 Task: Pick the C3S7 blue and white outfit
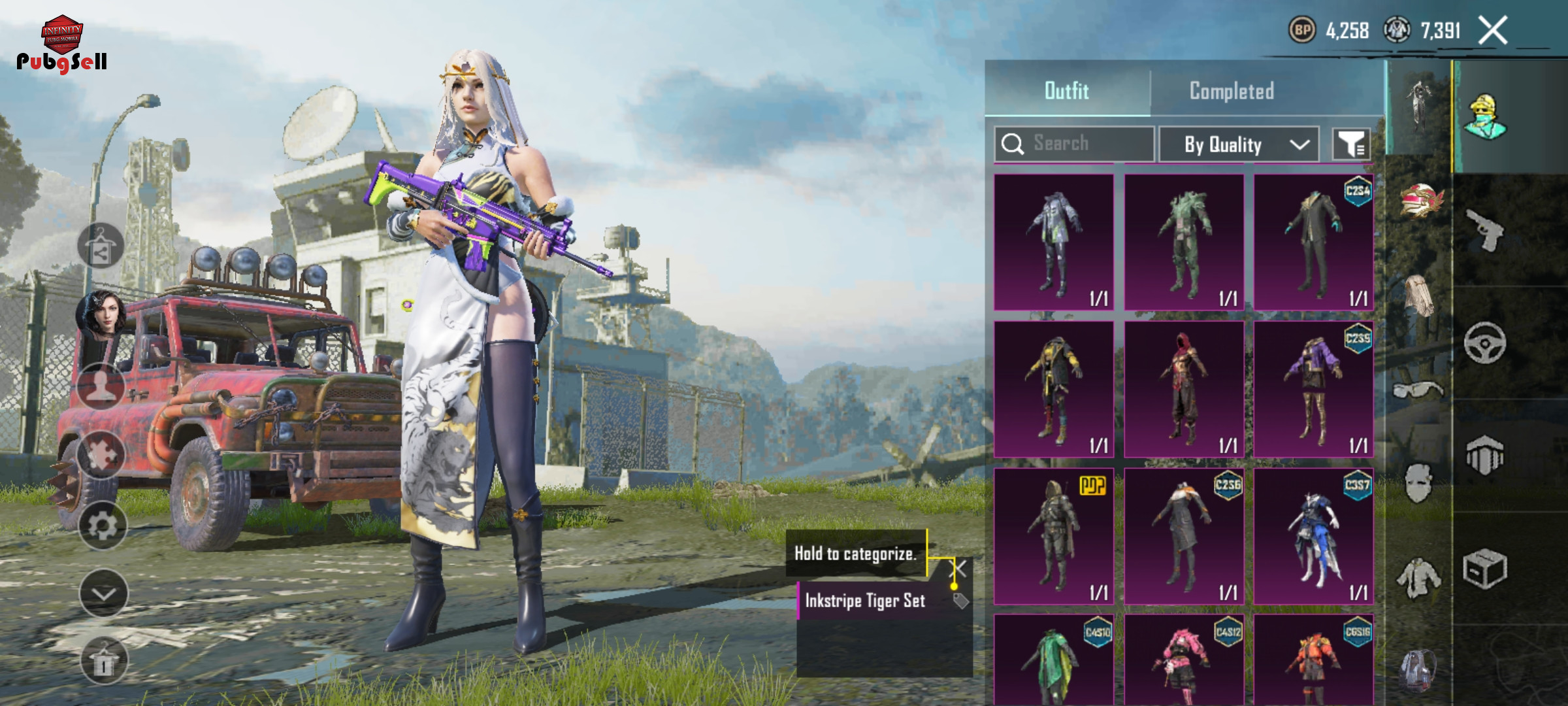coord(1314,537)
